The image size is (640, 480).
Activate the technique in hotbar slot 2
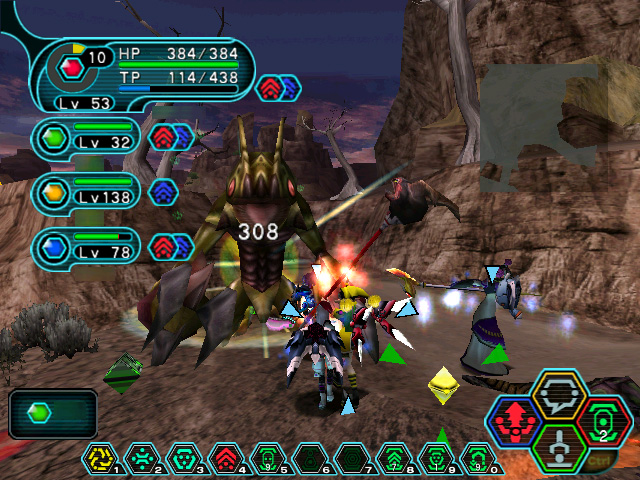pyautogui.click(x=143, y=459)
